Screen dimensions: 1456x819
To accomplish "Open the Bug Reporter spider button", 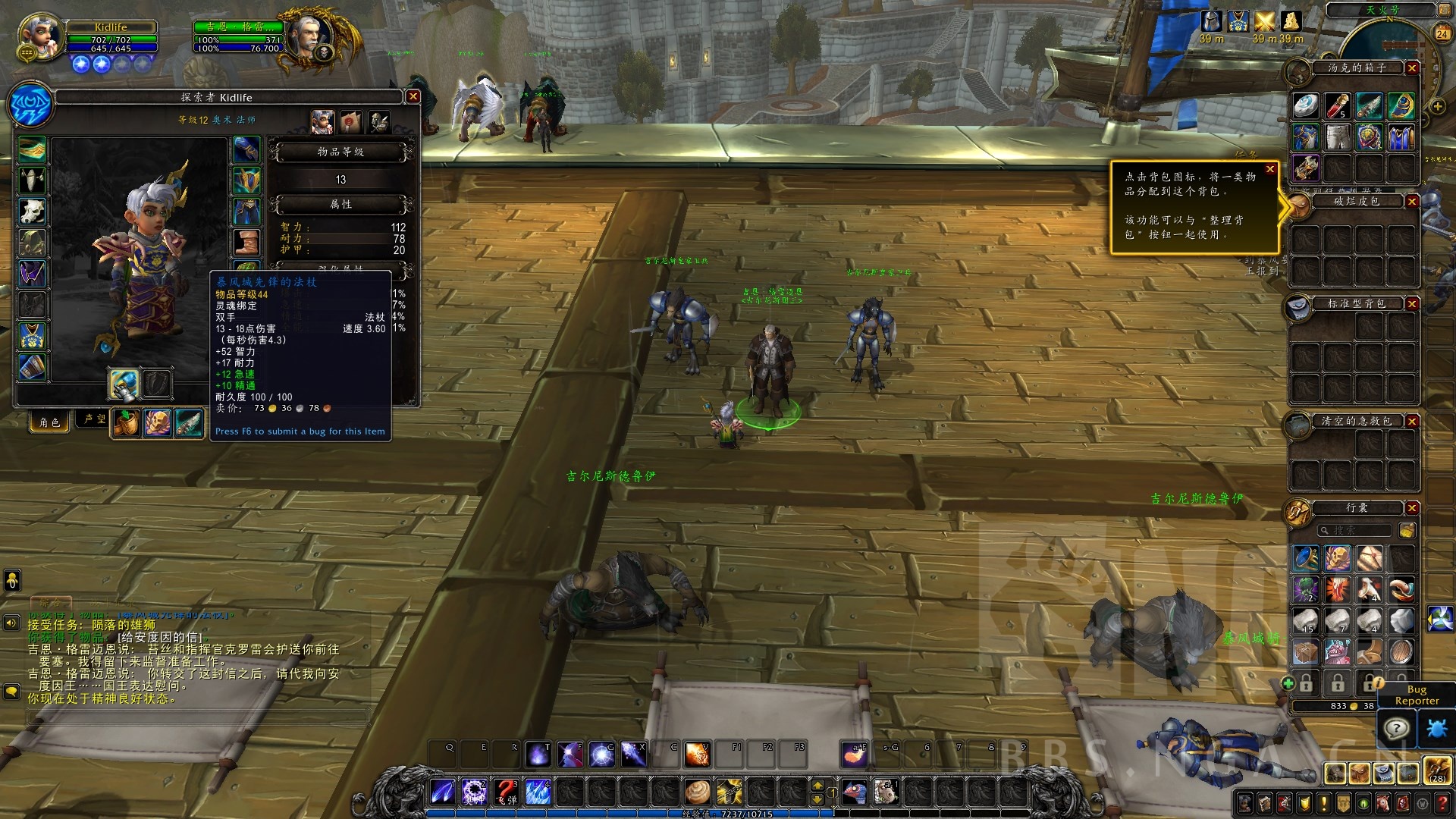I will click(x=1436, y=729).
